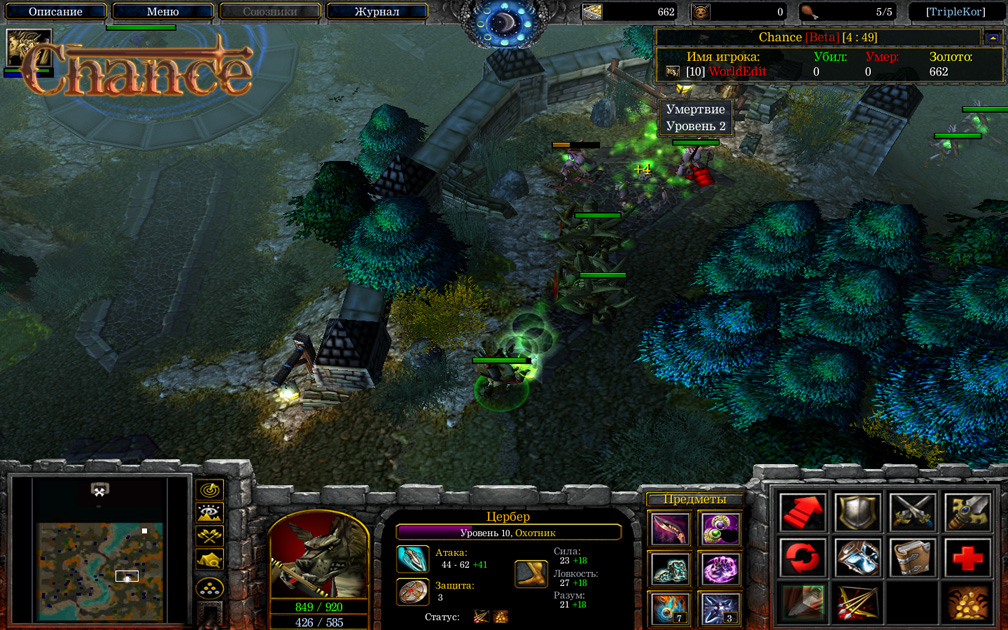Use the shuriken item with 3 charges
Screen dimensions: 1008x630
[x=719, y=607]
